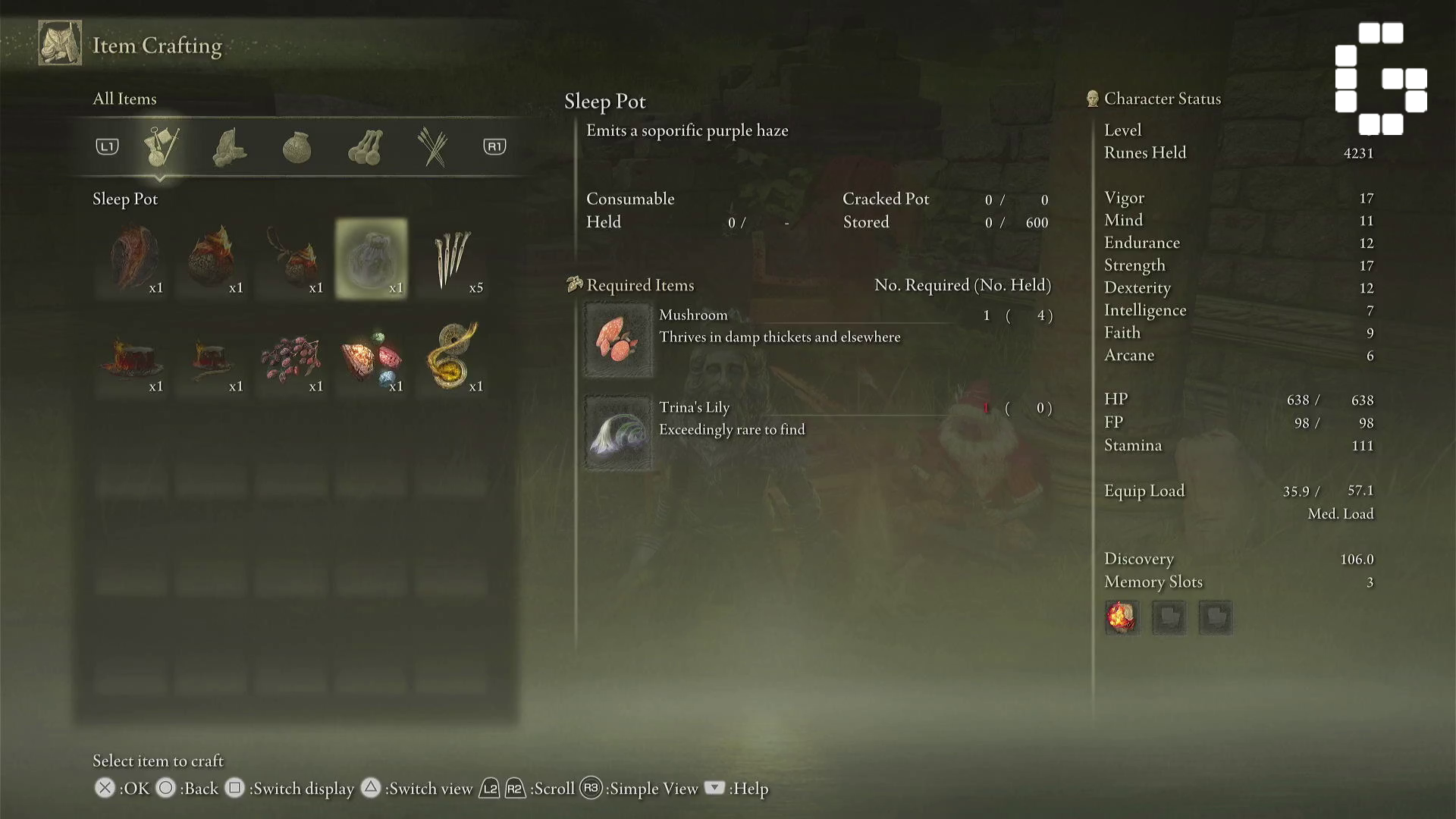
Task: Switch display using the Square button prompt
Action: point(235,789)
